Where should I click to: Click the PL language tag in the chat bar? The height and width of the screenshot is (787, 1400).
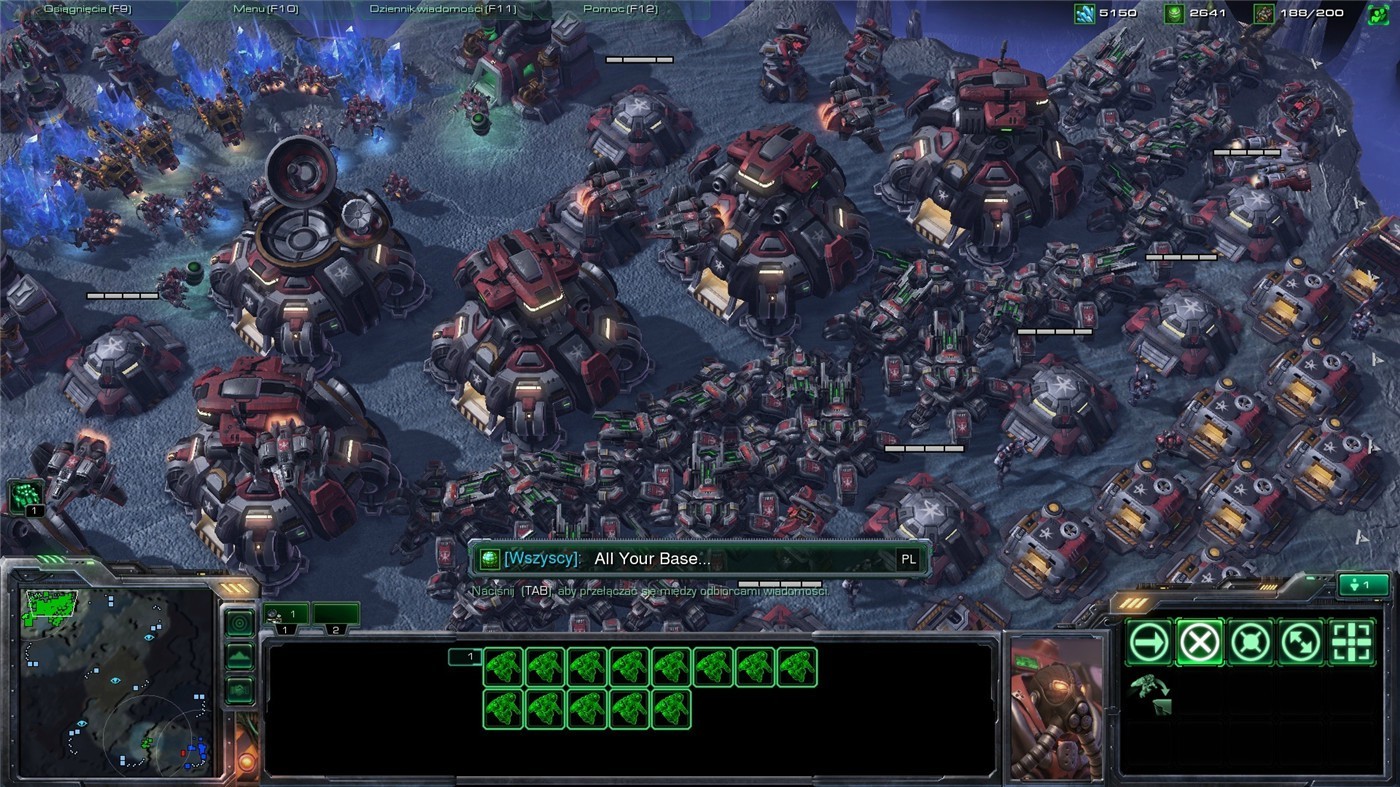point(905,560)
